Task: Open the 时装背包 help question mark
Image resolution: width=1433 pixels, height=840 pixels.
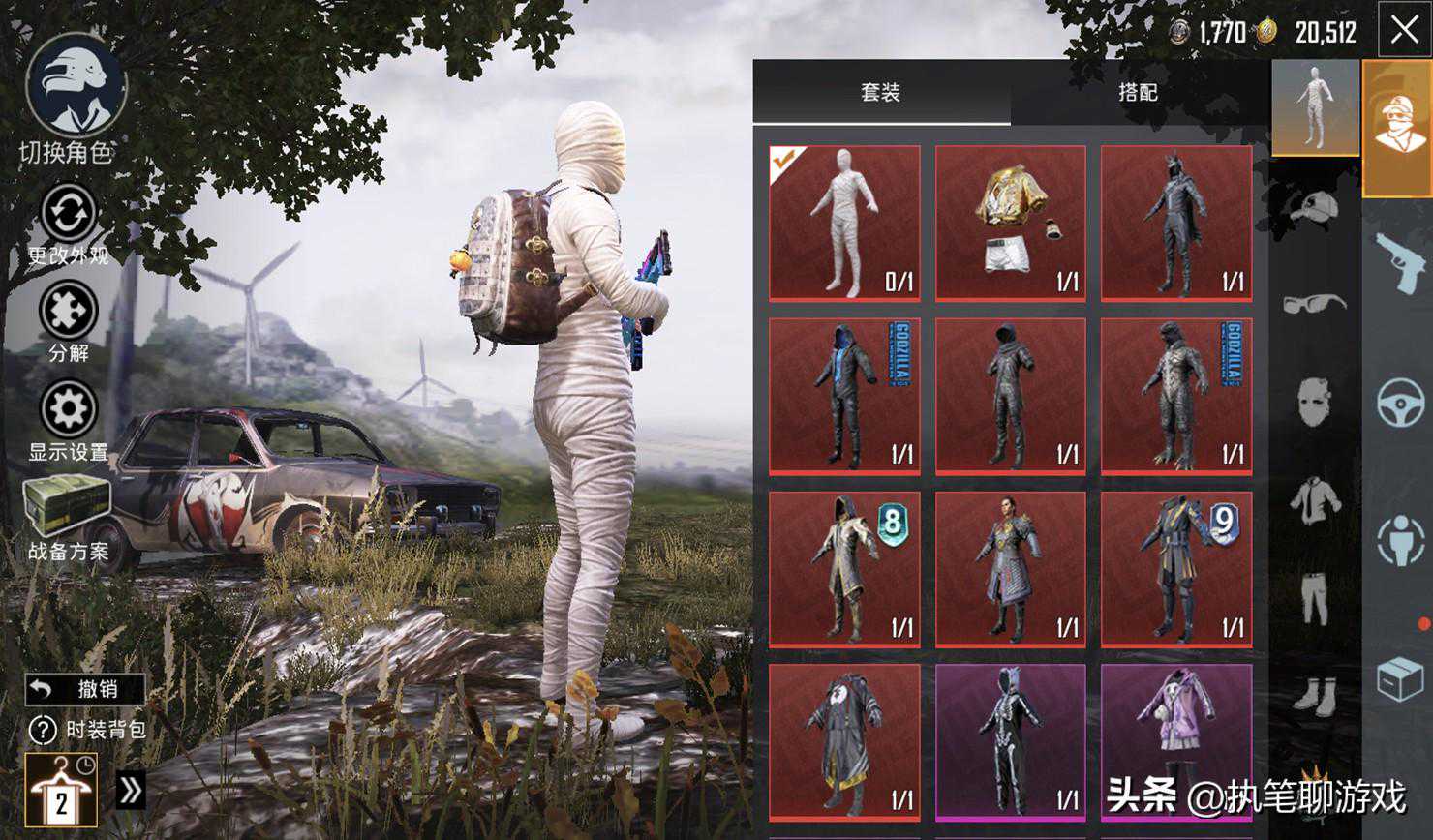Action: (x=43, y=729)
